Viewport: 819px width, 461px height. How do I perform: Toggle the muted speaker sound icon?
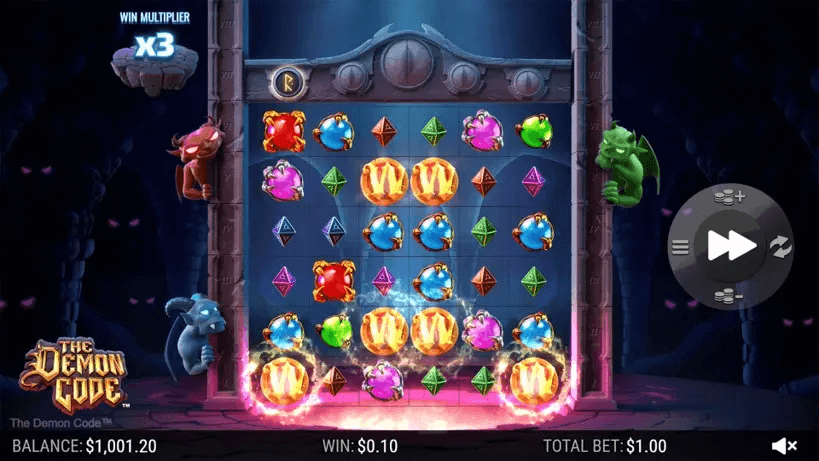(x=785, y=445)
